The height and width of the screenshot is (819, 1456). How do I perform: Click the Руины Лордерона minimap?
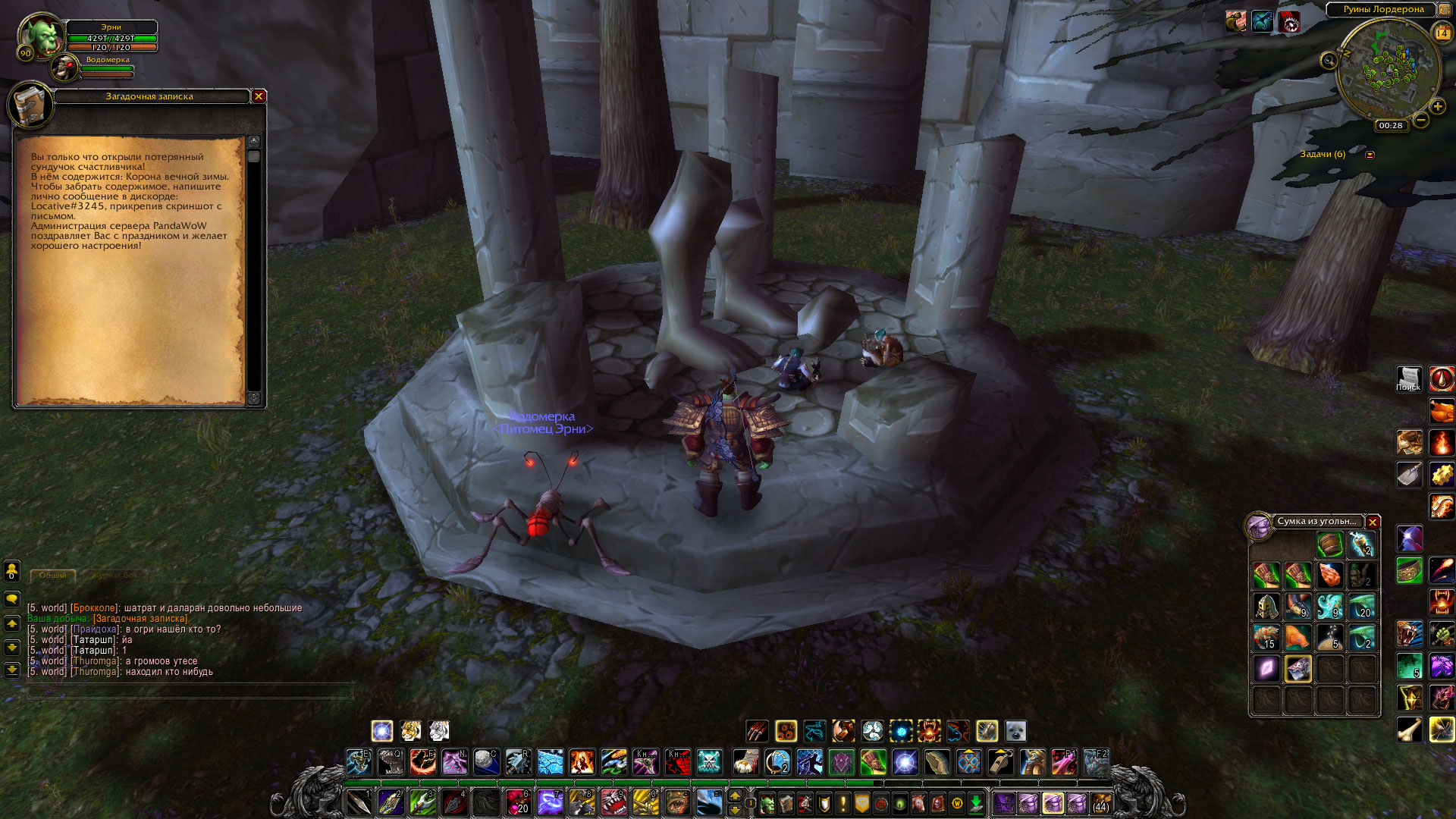(1388, 67)
